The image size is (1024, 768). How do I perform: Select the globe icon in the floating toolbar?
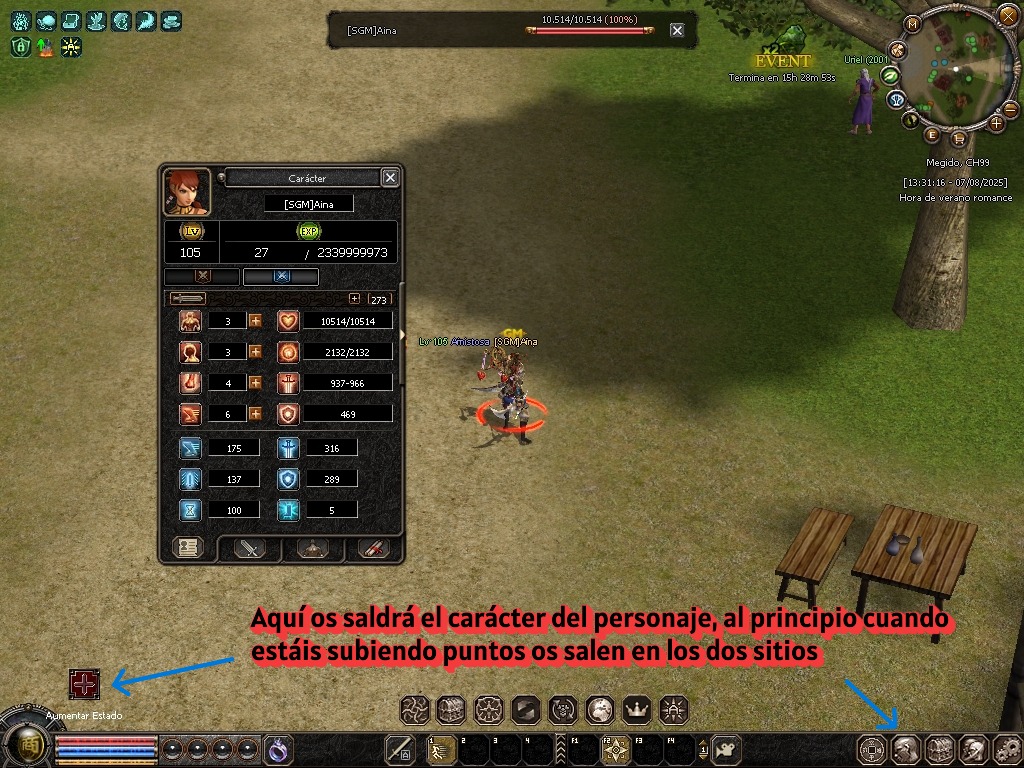600,710
